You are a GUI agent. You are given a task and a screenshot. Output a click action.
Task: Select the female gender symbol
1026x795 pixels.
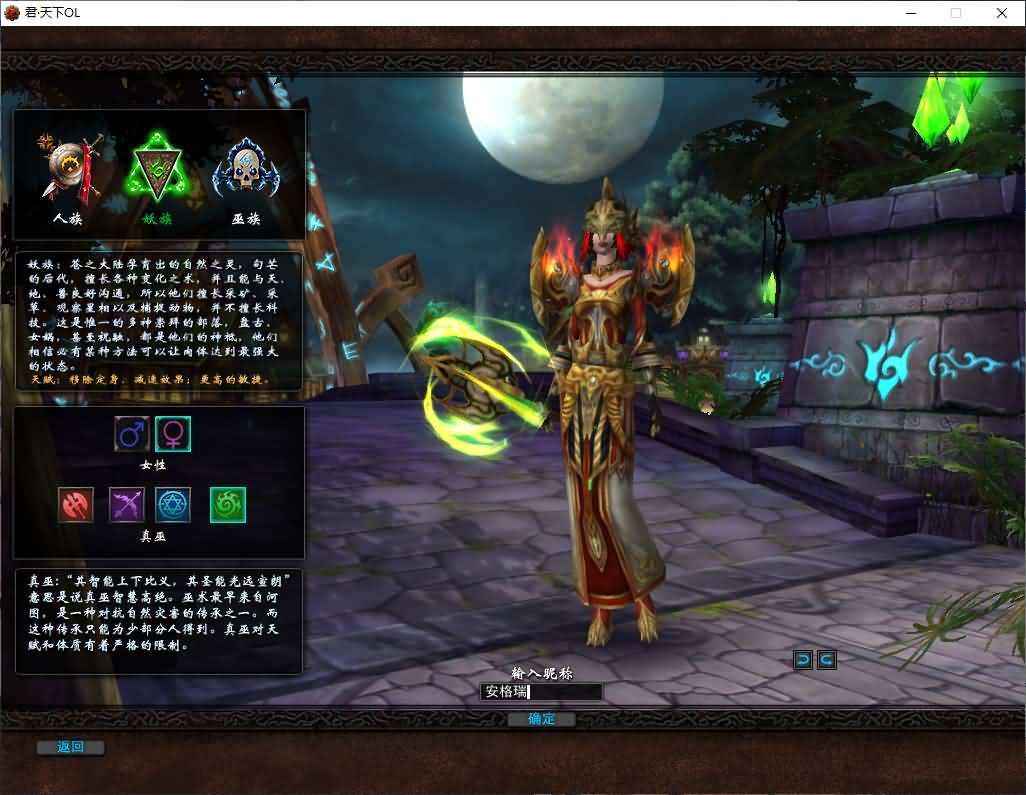click(173, 434)
